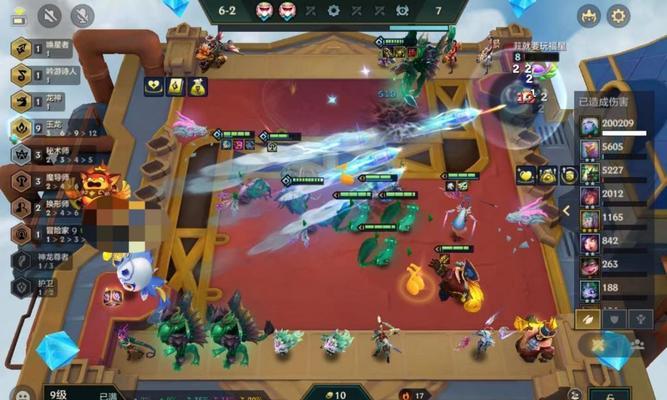The height and width of the screenshot is (400, 667).
Task: Collapse the damage panel with the arrow
Action: 566,211
